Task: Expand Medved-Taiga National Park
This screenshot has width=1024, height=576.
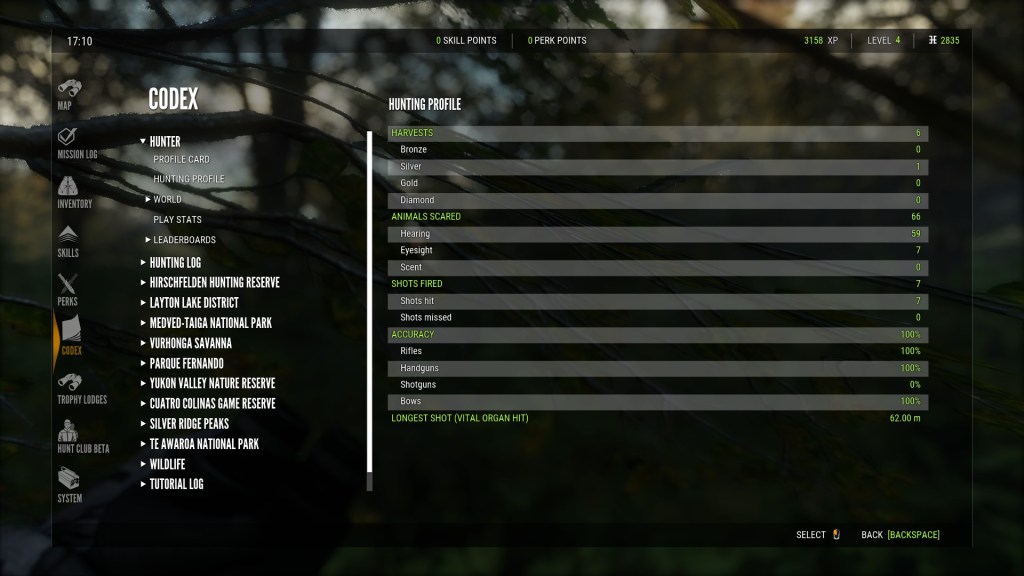Action: click(x=210, y=323)
